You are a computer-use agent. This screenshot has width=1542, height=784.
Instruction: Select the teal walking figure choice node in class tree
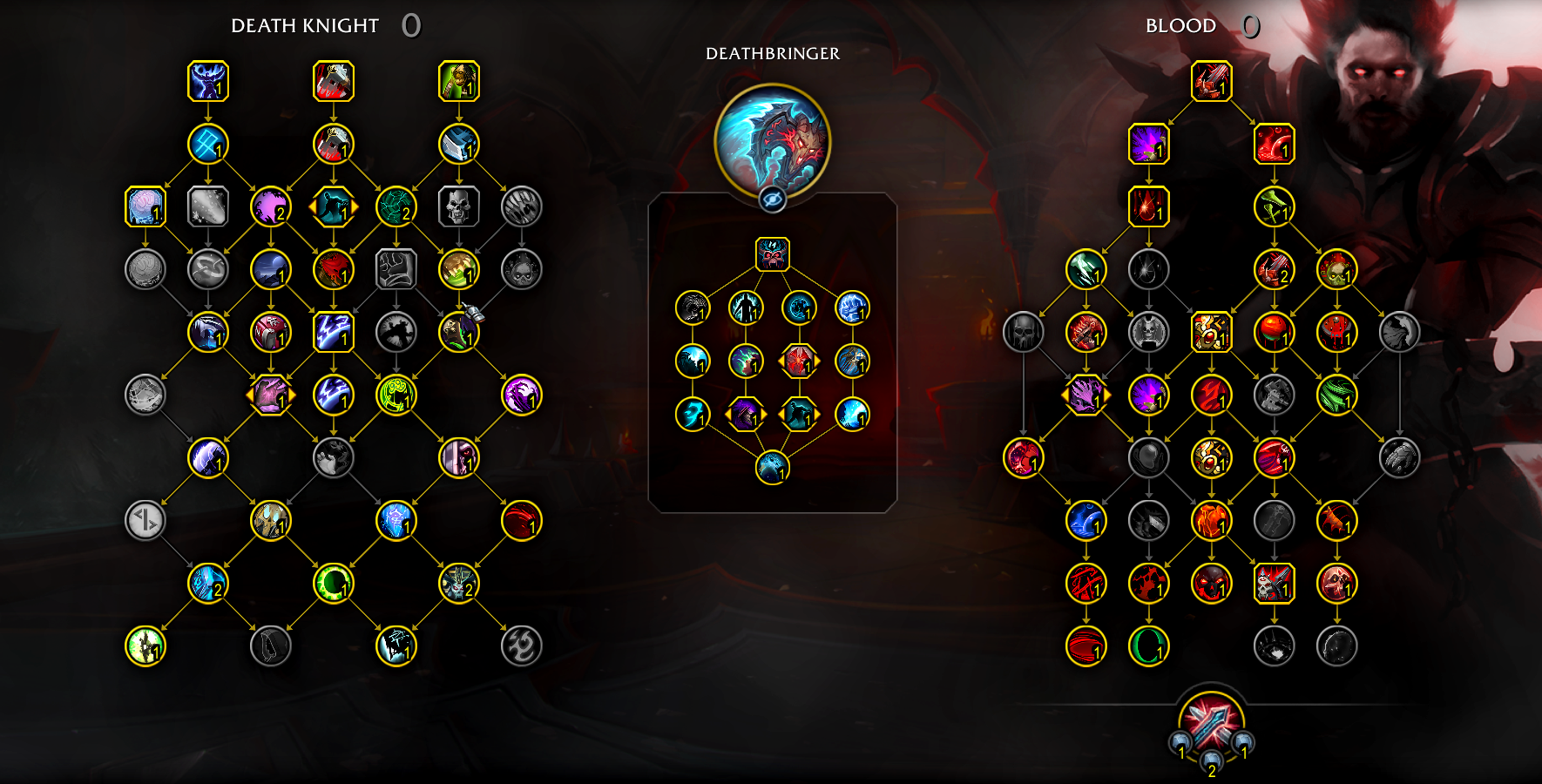(x=334, y=206)
